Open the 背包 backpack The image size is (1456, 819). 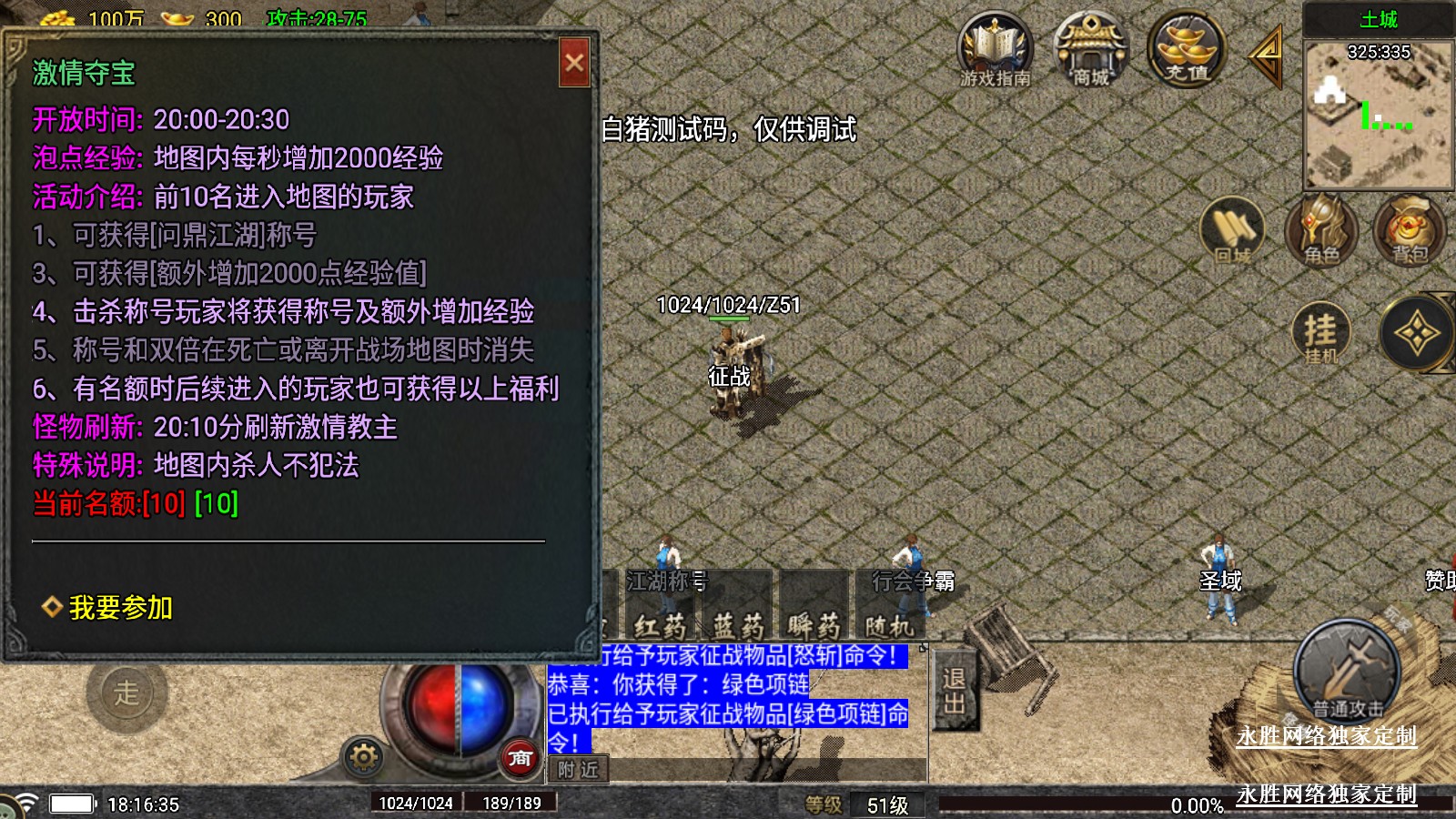(x=1409, y=231)
